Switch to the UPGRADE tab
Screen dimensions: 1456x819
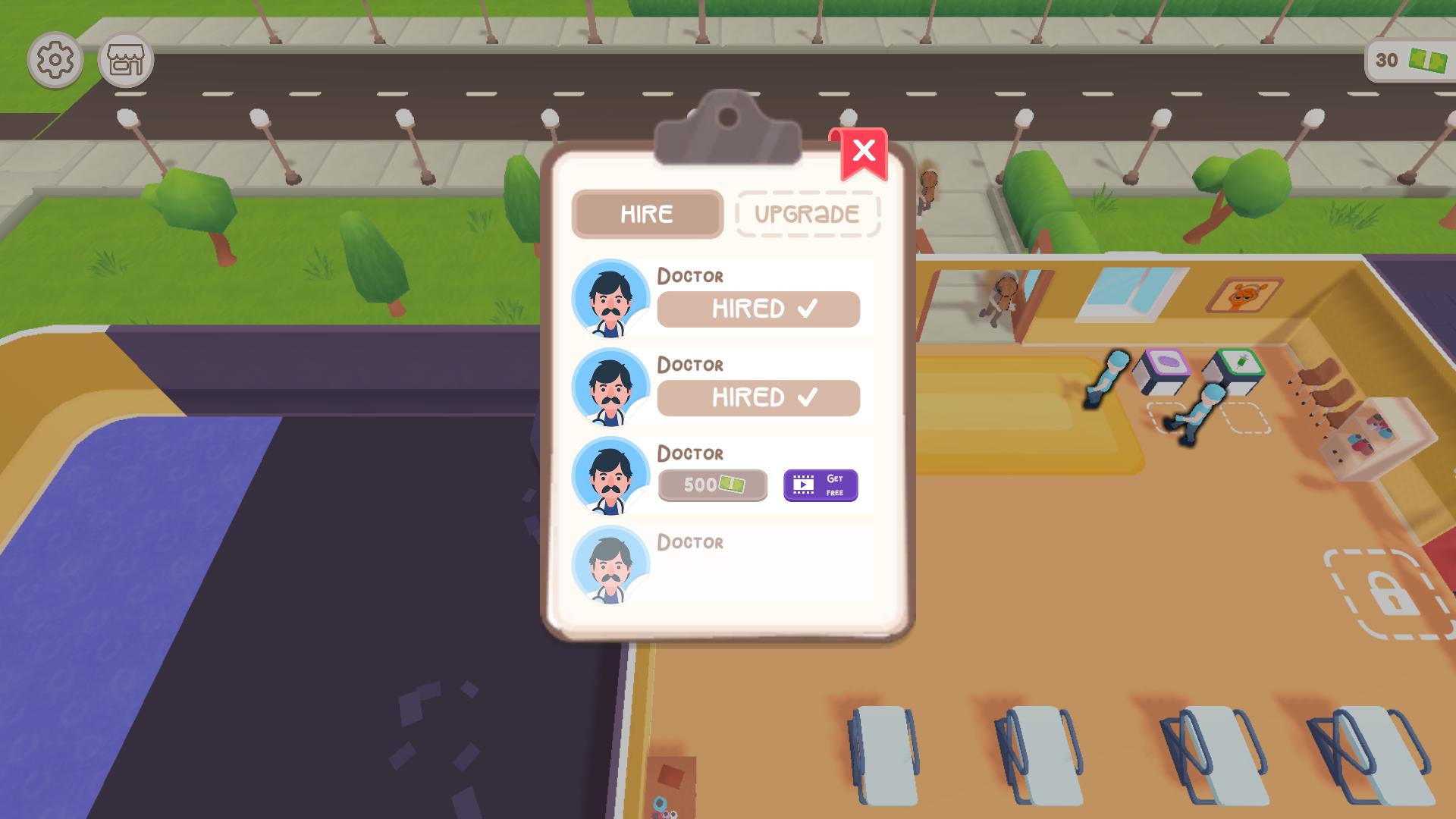click(x=808, y=213)
